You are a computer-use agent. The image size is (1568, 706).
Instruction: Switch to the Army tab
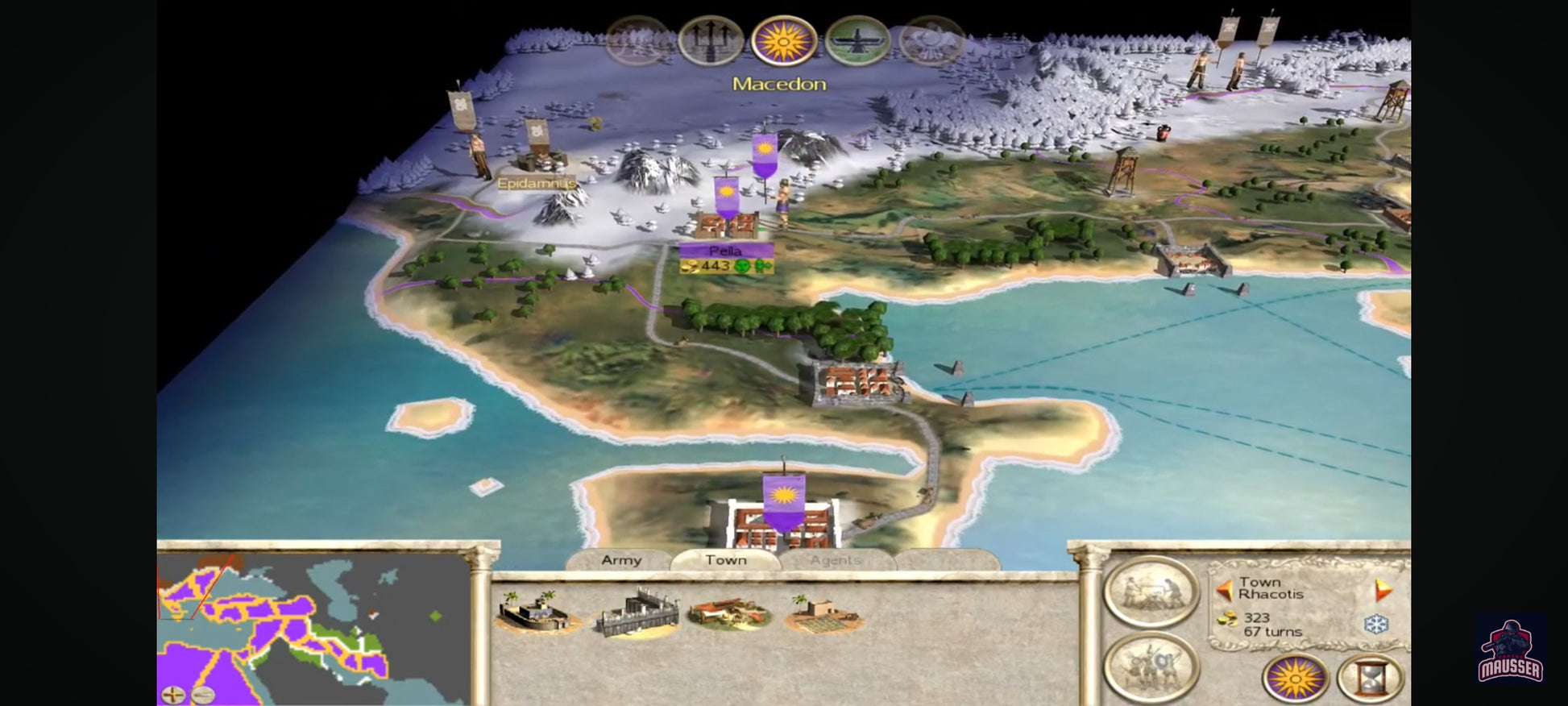620,560
